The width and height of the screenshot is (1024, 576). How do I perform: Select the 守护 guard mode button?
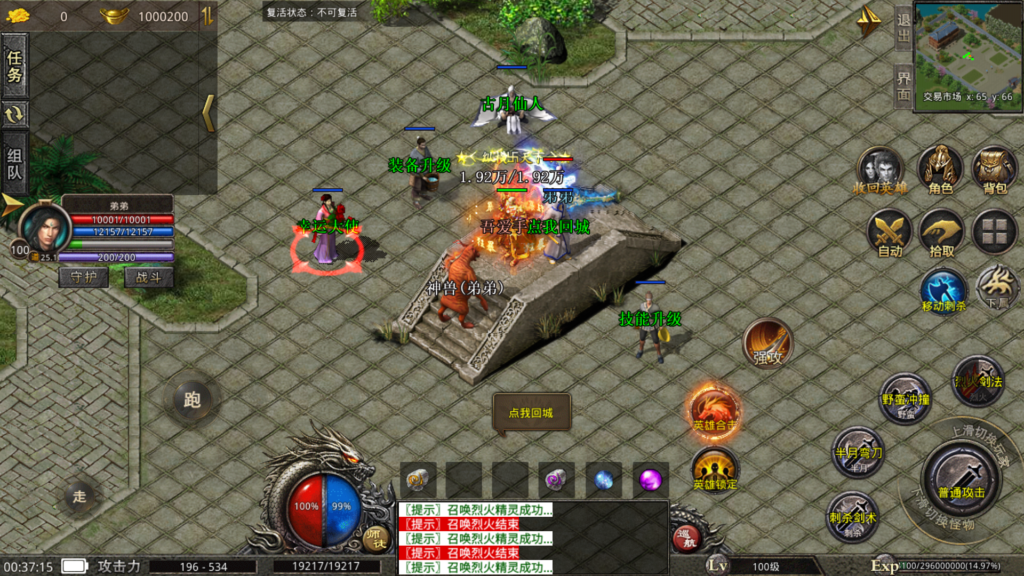click(83, 277)
